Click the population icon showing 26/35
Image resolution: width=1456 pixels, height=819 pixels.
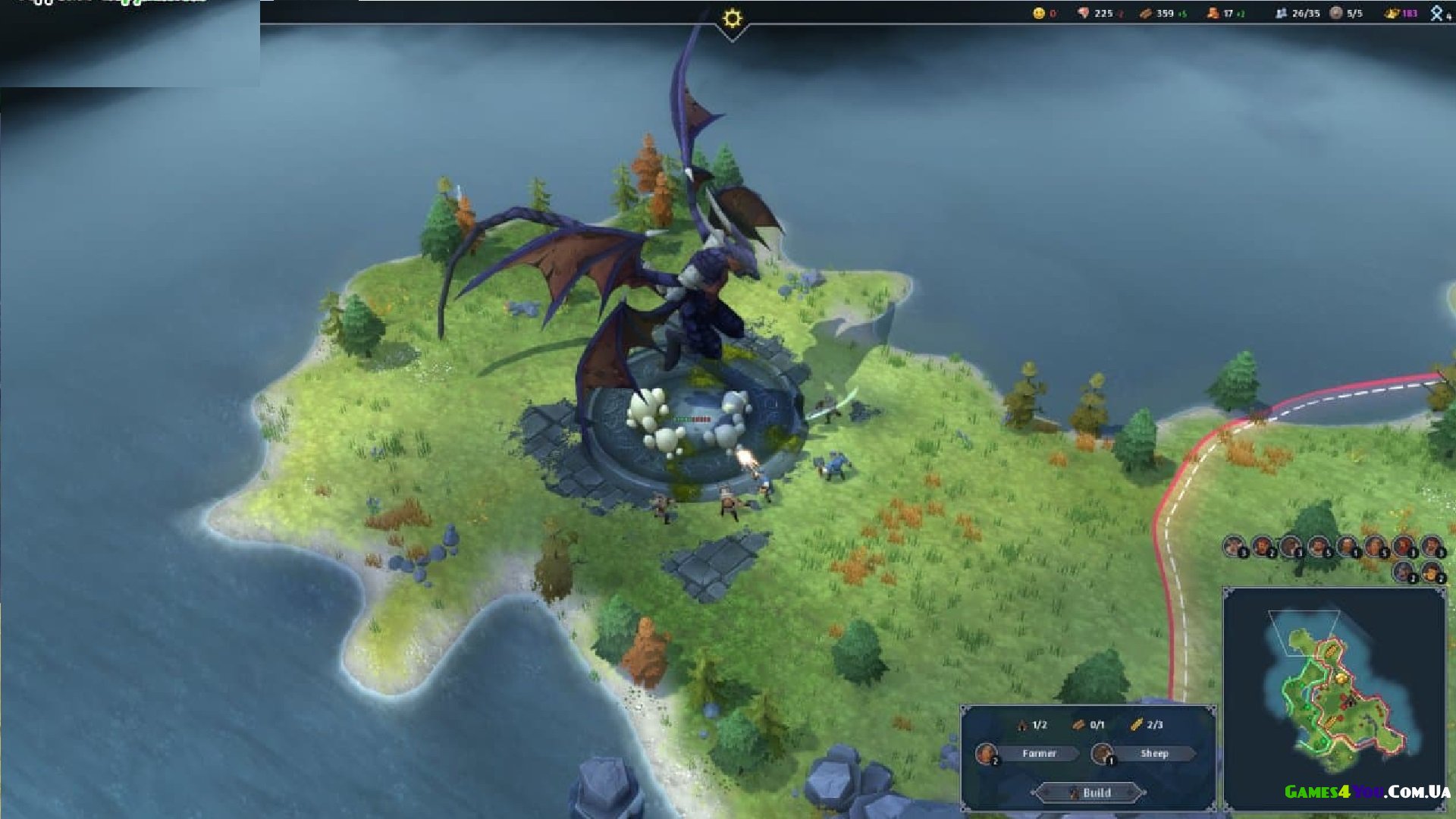pos(1281,13)
